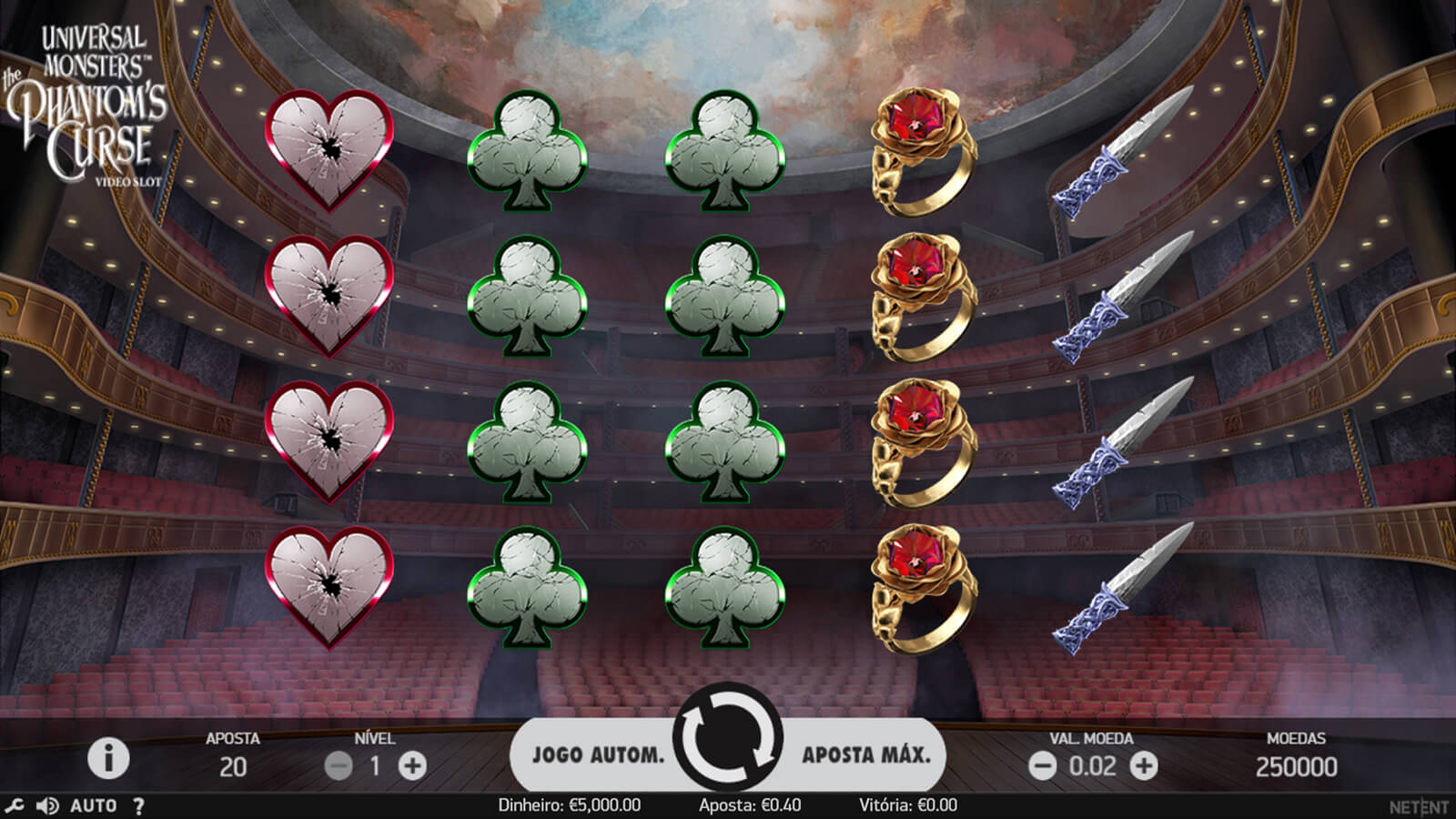The width and height of the screenshot is (1456, 819).
Task: Open the AUTO play options
Action: coord(93,806)
